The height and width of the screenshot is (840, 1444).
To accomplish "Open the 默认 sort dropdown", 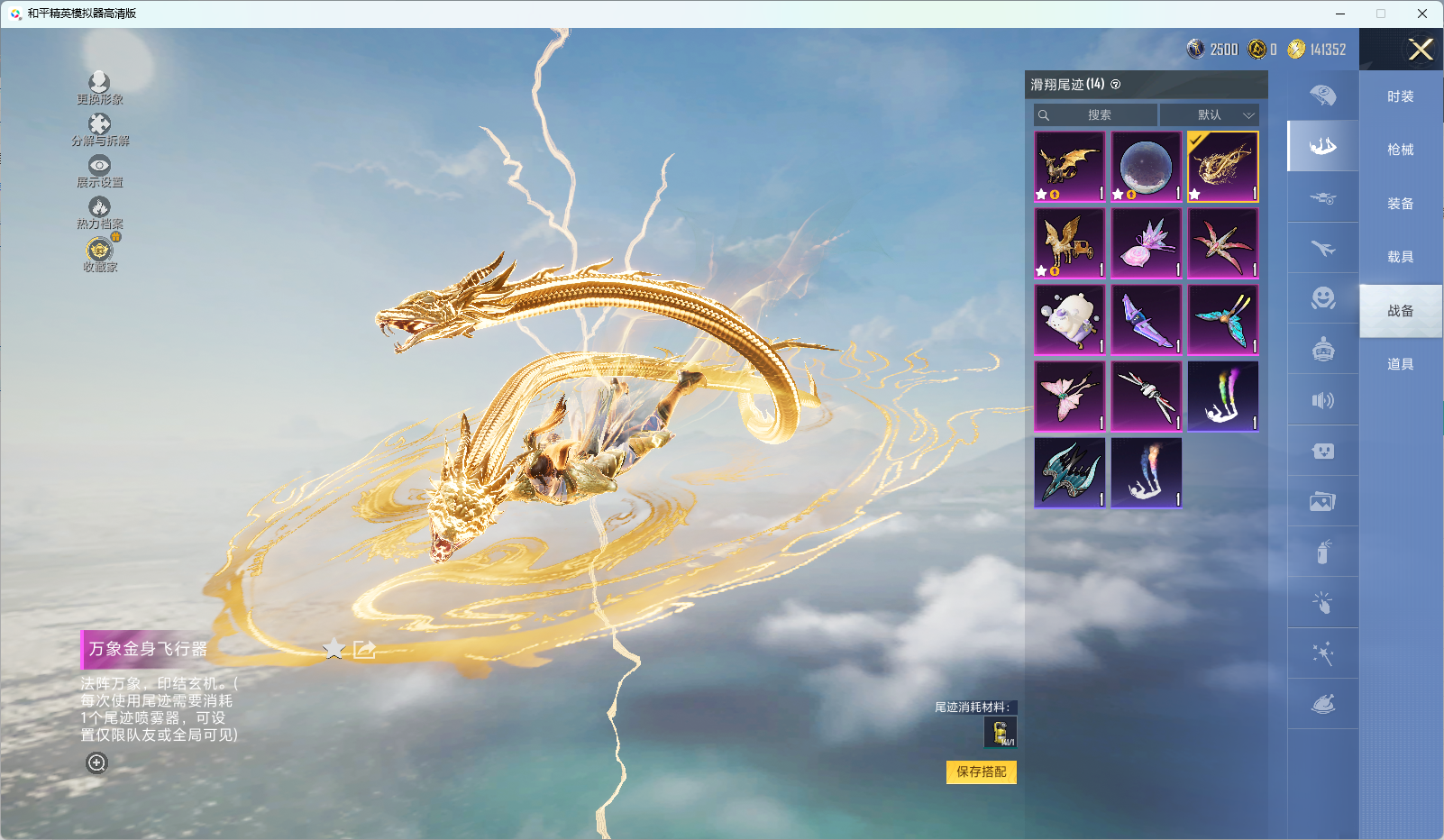I will click(1209, 115).
